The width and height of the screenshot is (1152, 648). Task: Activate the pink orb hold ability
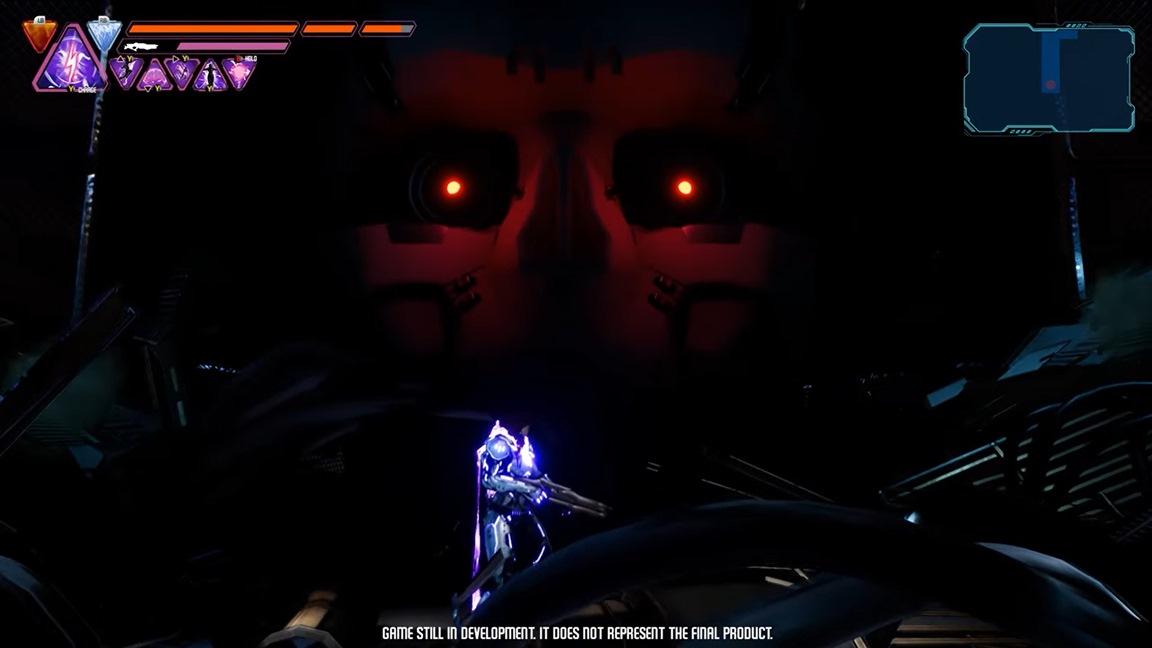point(240,72)
